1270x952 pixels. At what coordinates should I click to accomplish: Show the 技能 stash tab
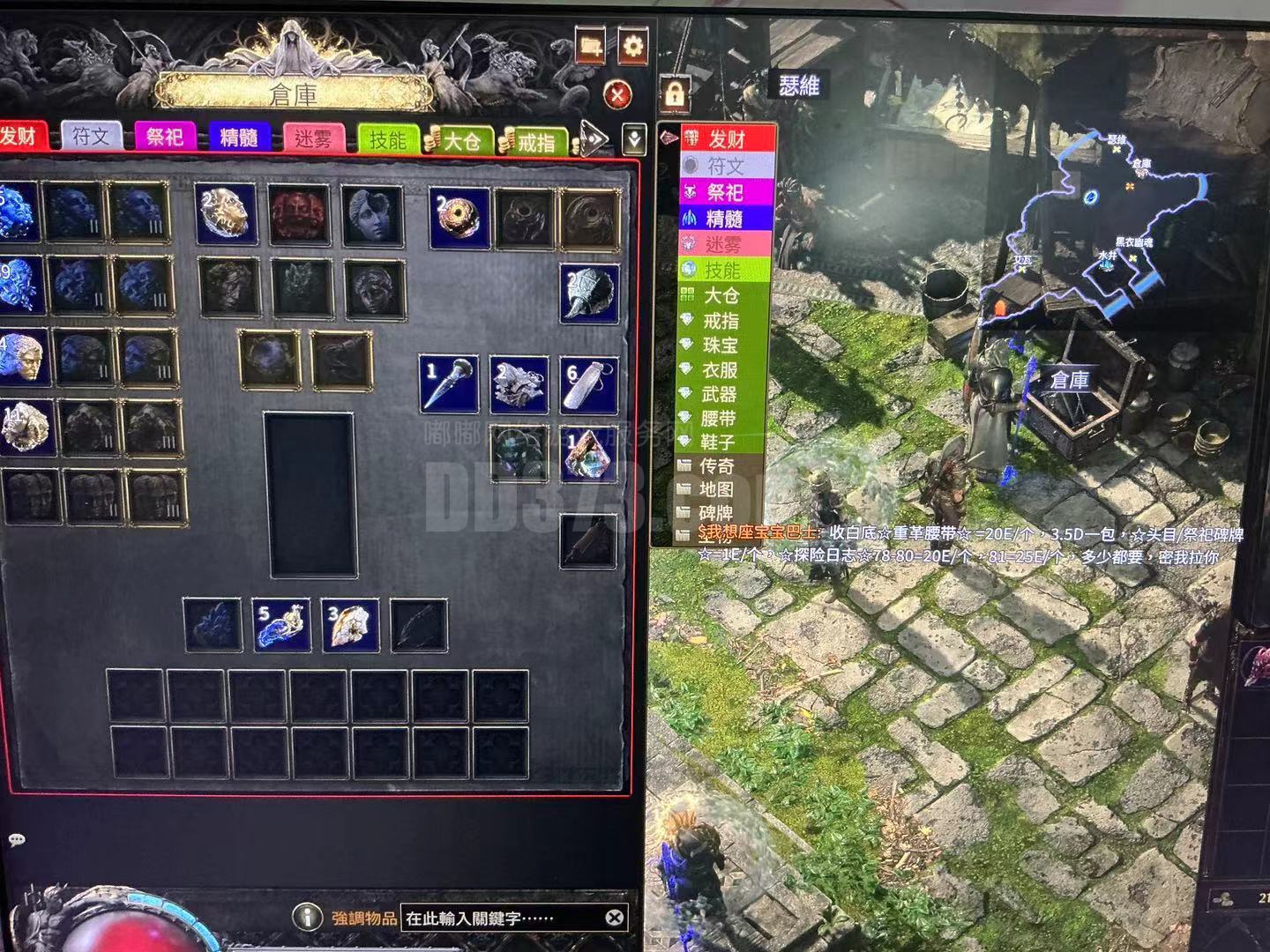[387, 139]
